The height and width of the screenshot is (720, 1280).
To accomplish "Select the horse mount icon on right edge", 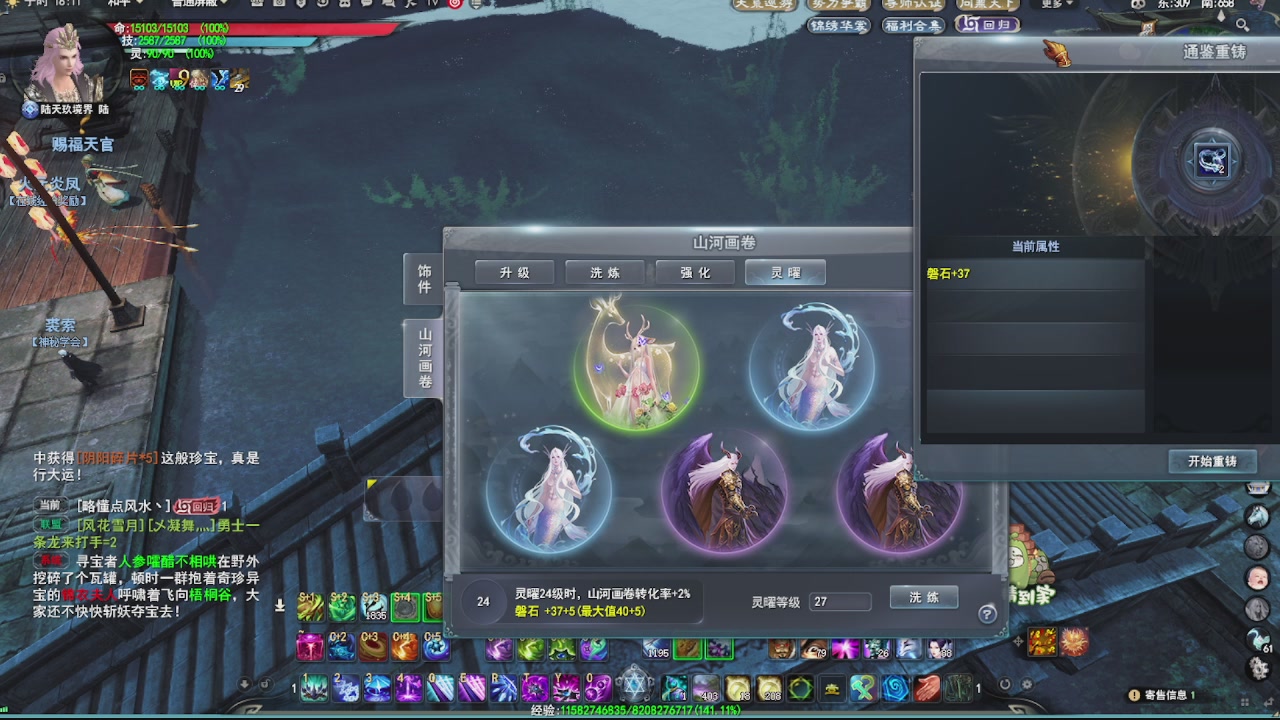I will (1258, 513).
